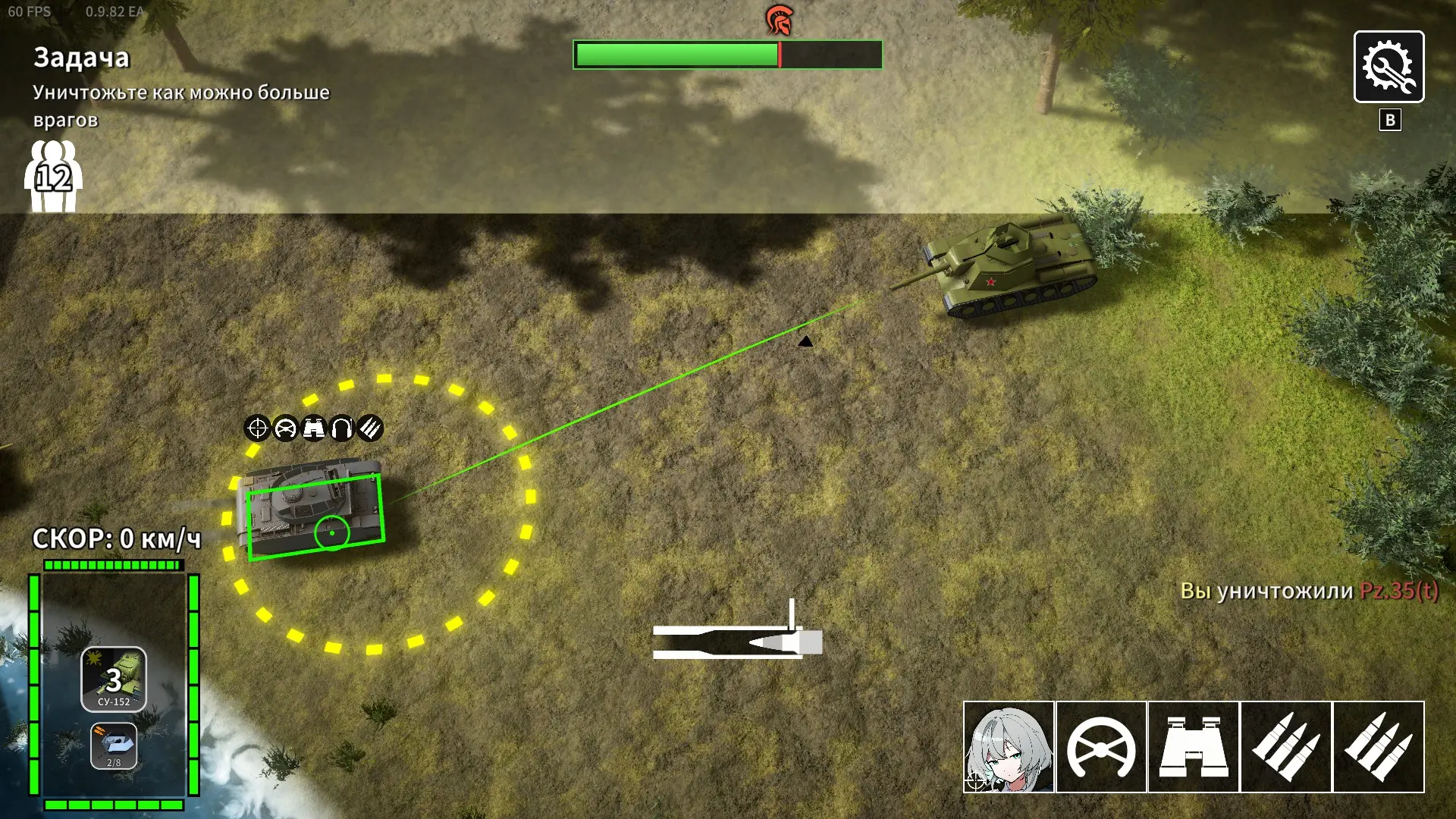Click the small headphones icon above the tank
Viewport: 1456px width, 819px height.
[x=342, y=428]
